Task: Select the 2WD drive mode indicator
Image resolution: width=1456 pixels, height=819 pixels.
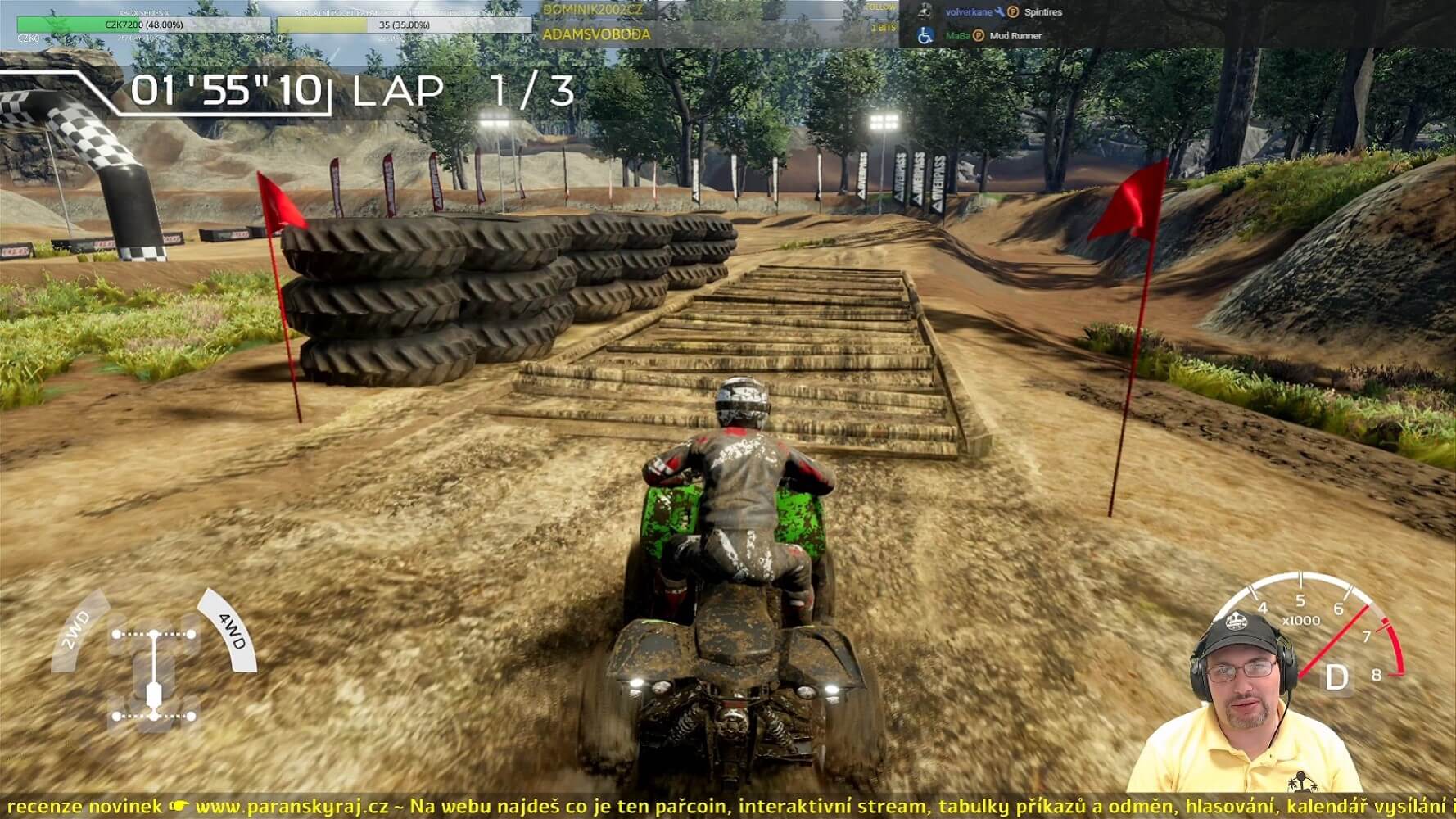Action: [x=76, y=629]
